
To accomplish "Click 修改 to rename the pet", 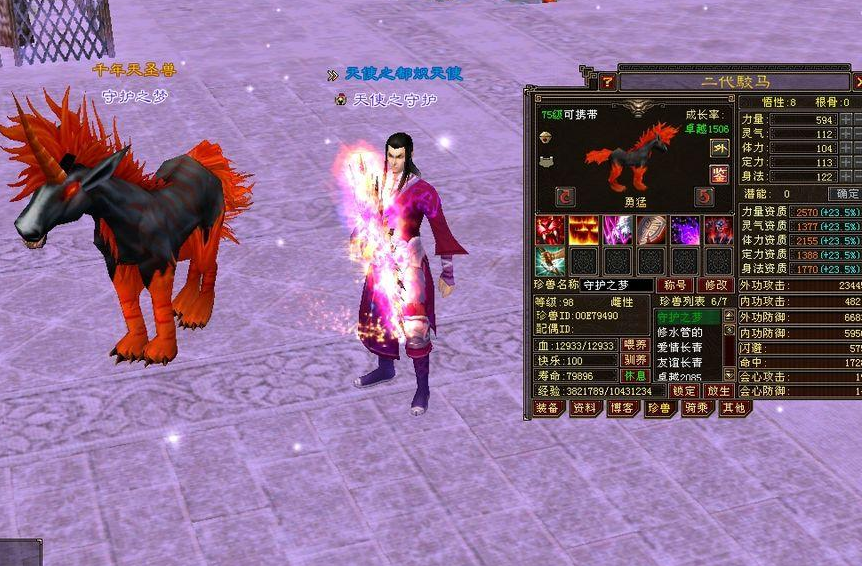I will click(716, 285).
